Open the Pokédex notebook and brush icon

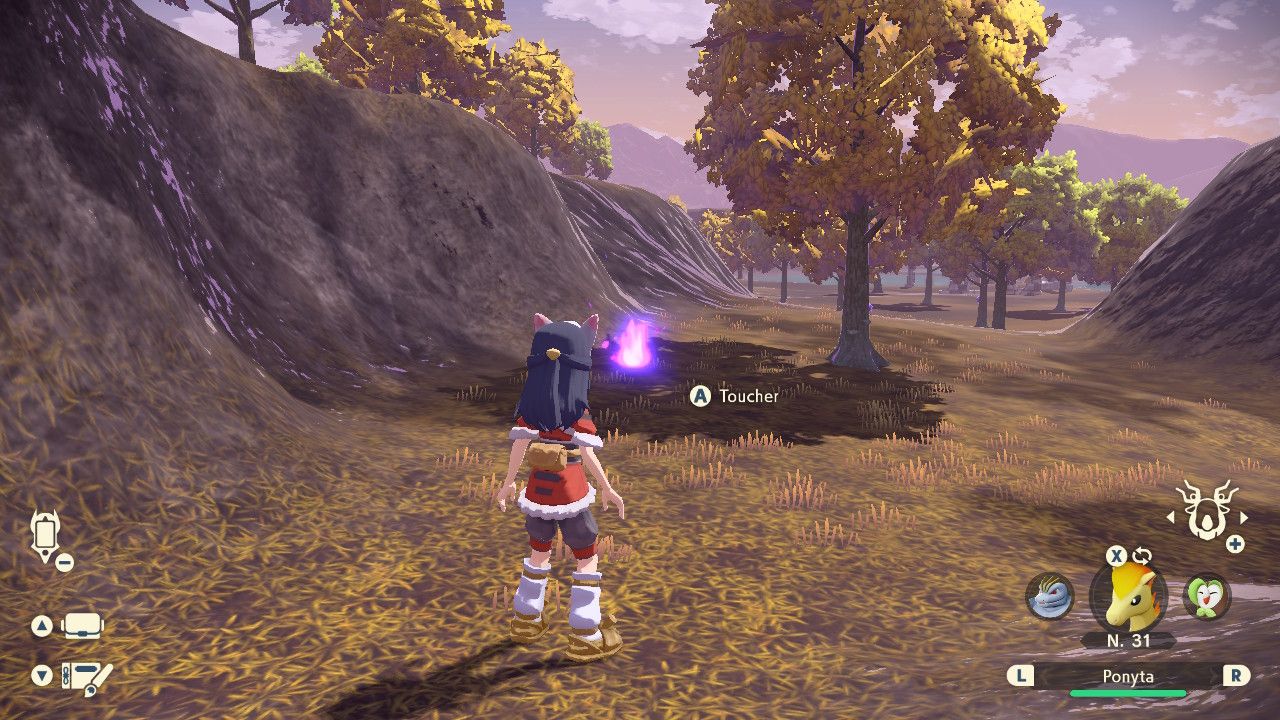[x=87, y=677]
